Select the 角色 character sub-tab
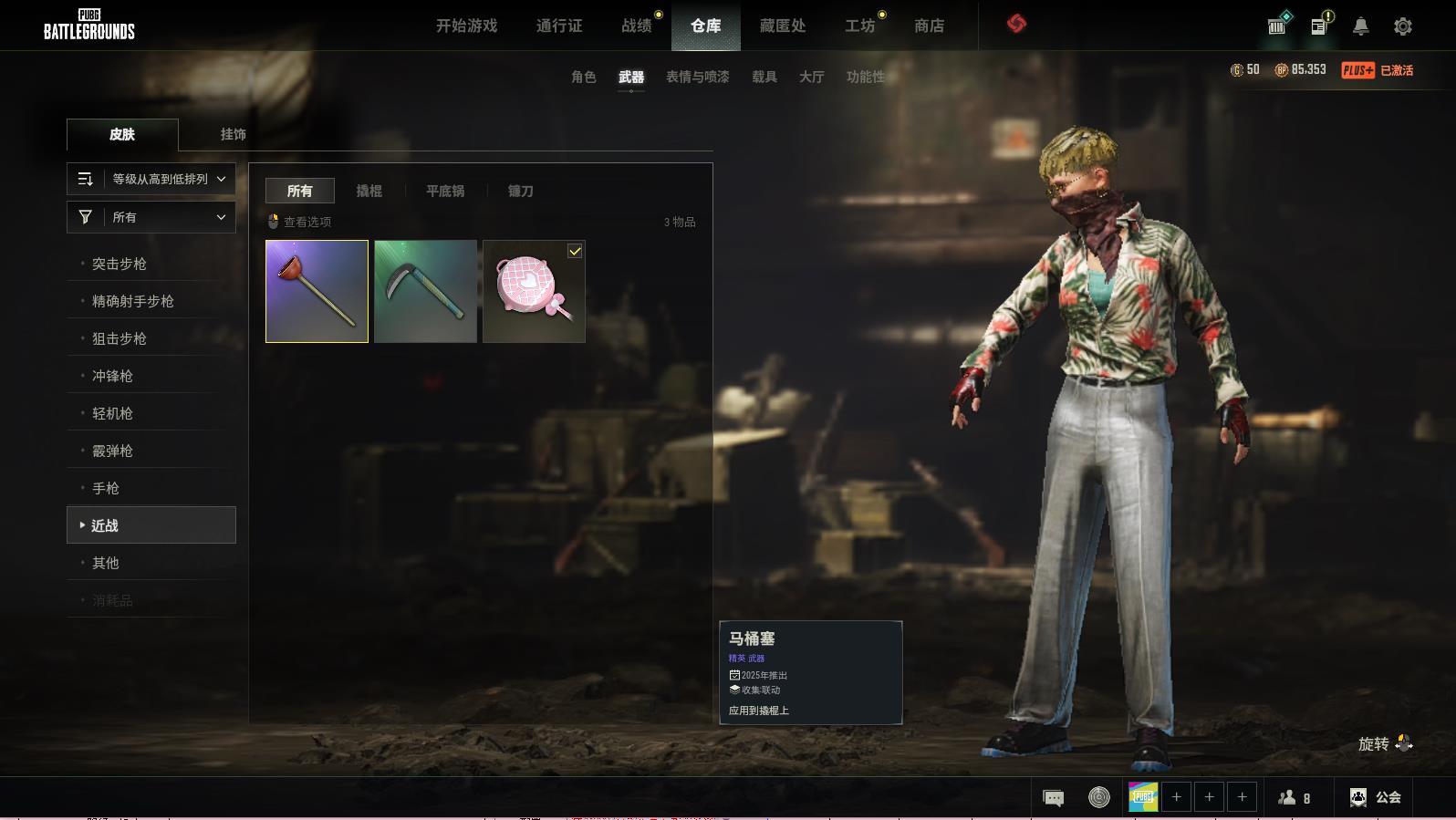The width and height of the screenshot is (1456, 820). pyautogui.click(x=583, y=77)
